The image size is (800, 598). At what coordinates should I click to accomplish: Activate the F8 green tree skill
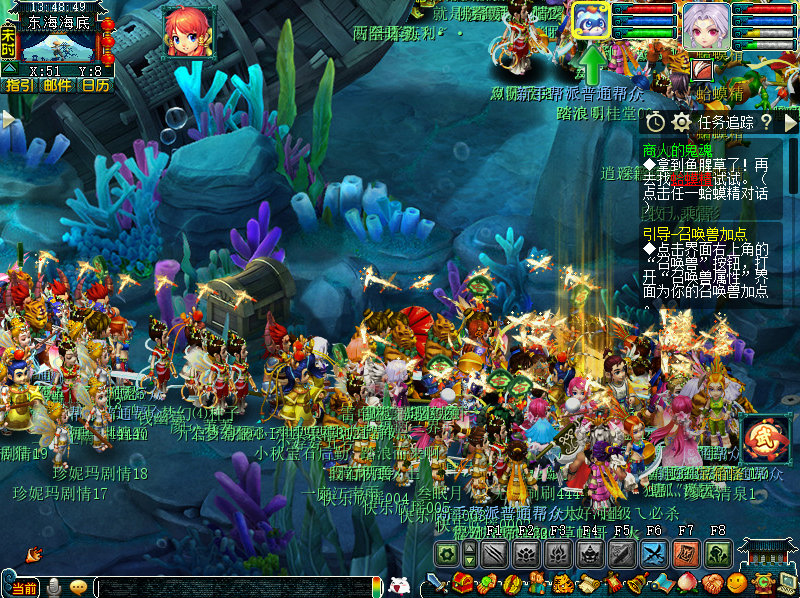(x=717, y=554)
